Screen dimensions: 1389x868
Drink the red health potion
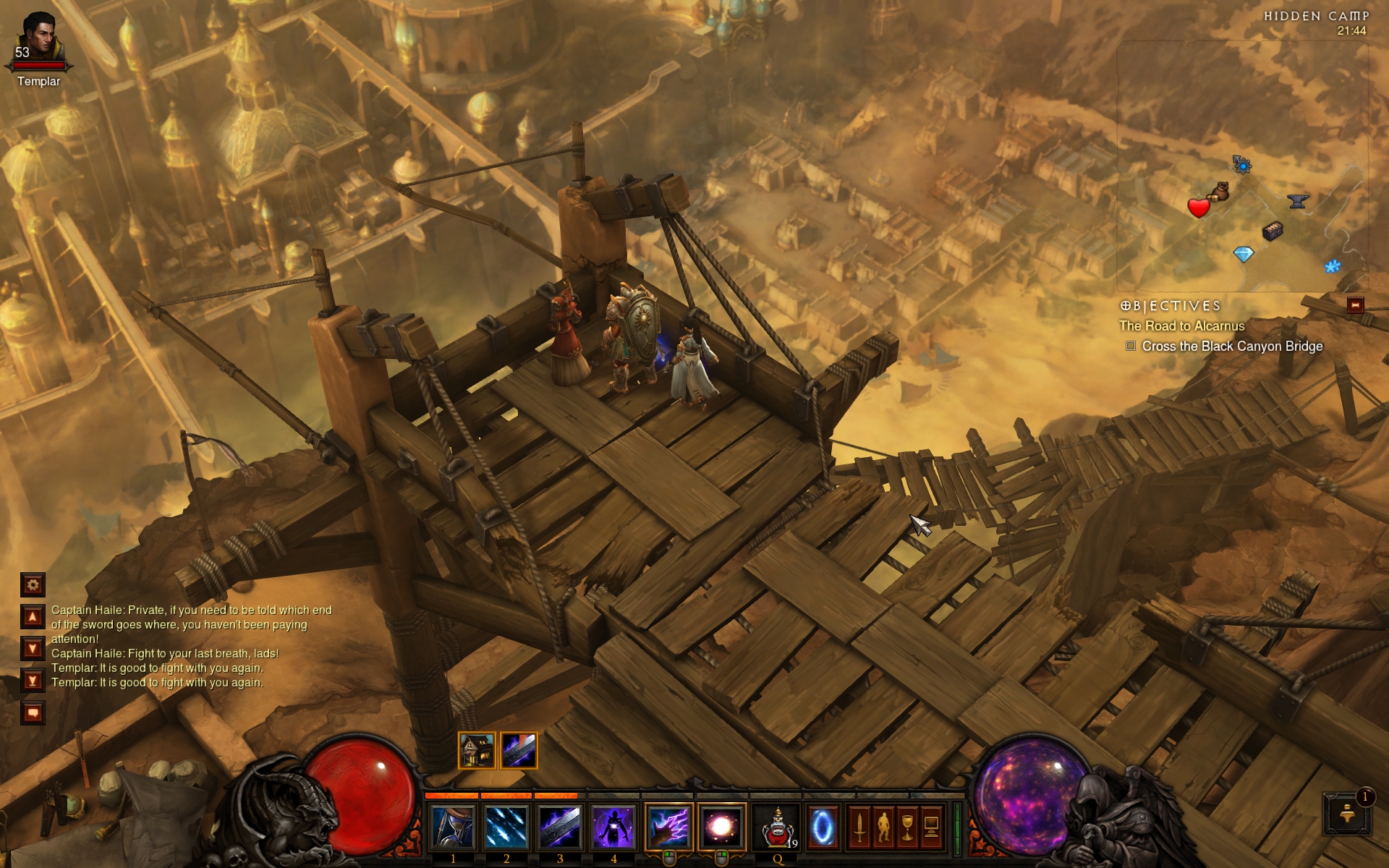coord(778,827)
